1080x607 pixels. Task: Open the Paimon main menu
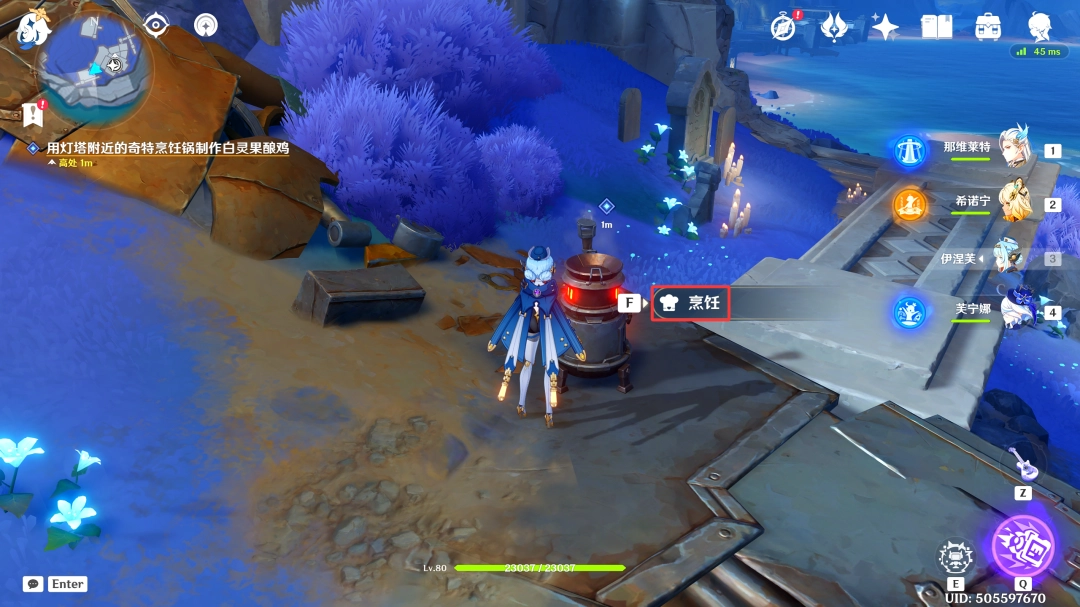coord(32,28)
